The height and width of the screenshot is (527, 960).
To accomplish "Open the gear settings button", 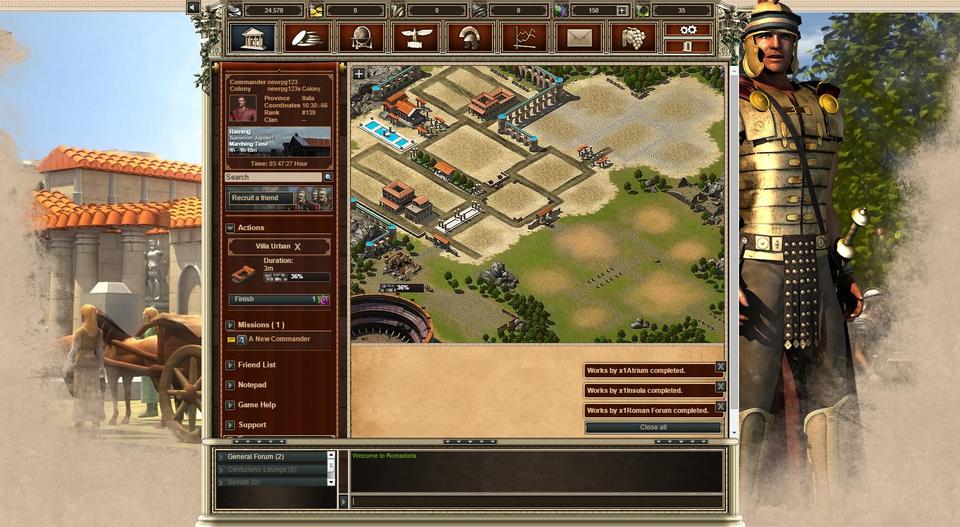I will (x=688, y=30).
